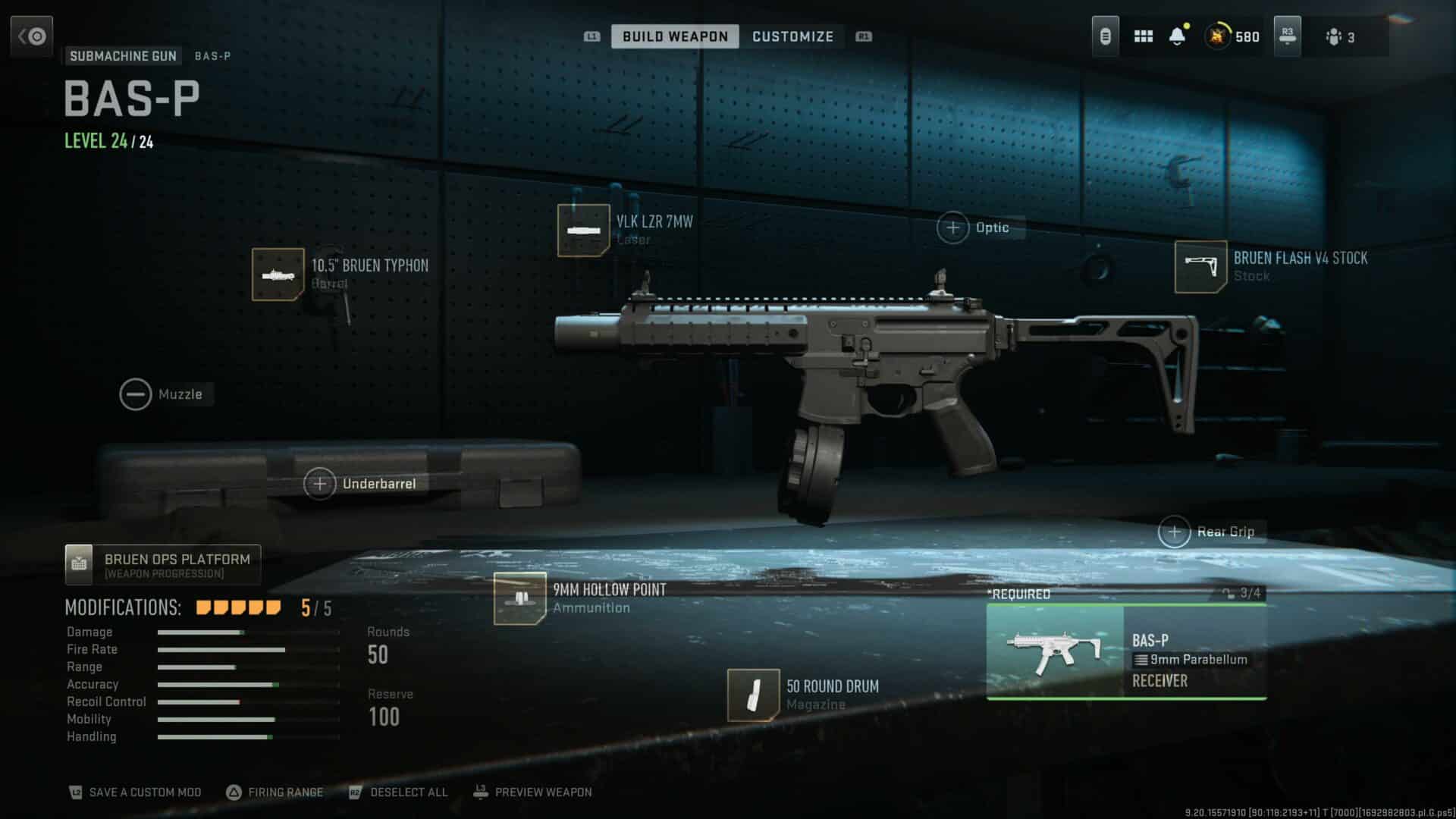Open the Customize tab
Viewport: 1456px width, 819px height.
[792, 36]
